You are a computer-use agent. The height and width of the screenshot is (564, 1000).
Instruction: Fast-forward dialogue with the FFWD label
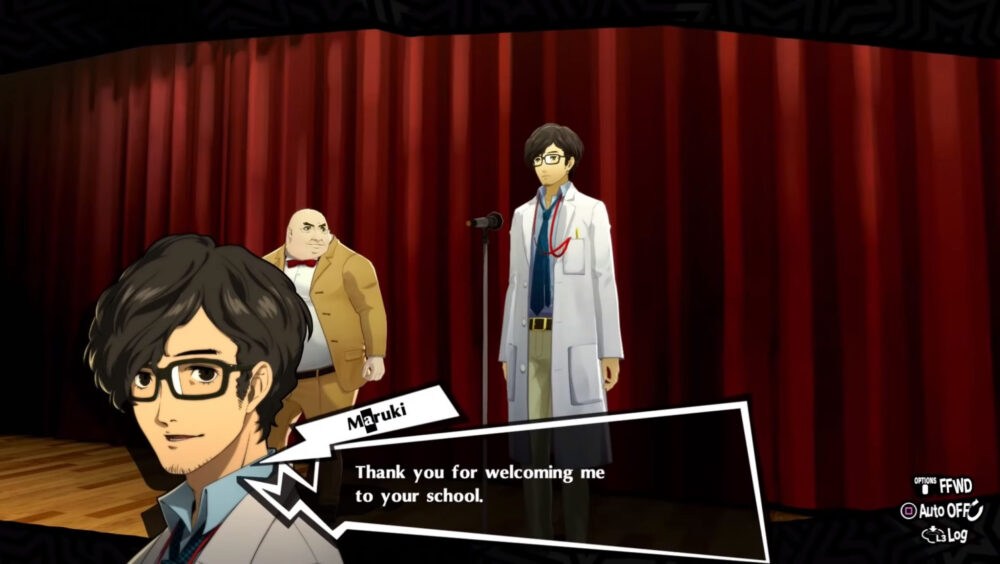click(x=955, y=487)
